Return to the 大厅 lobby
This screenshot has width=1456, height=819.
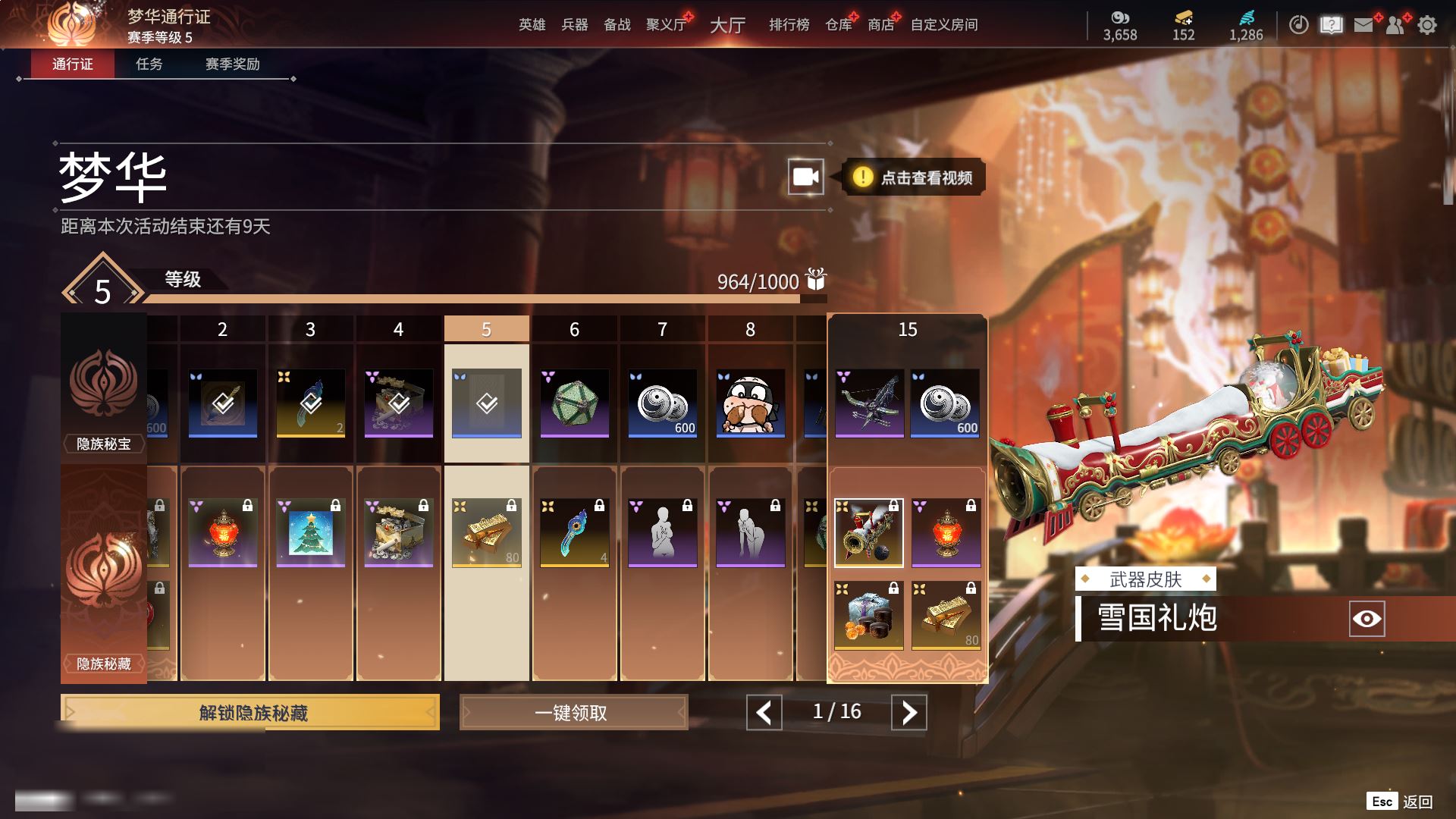tap(727, 25)
